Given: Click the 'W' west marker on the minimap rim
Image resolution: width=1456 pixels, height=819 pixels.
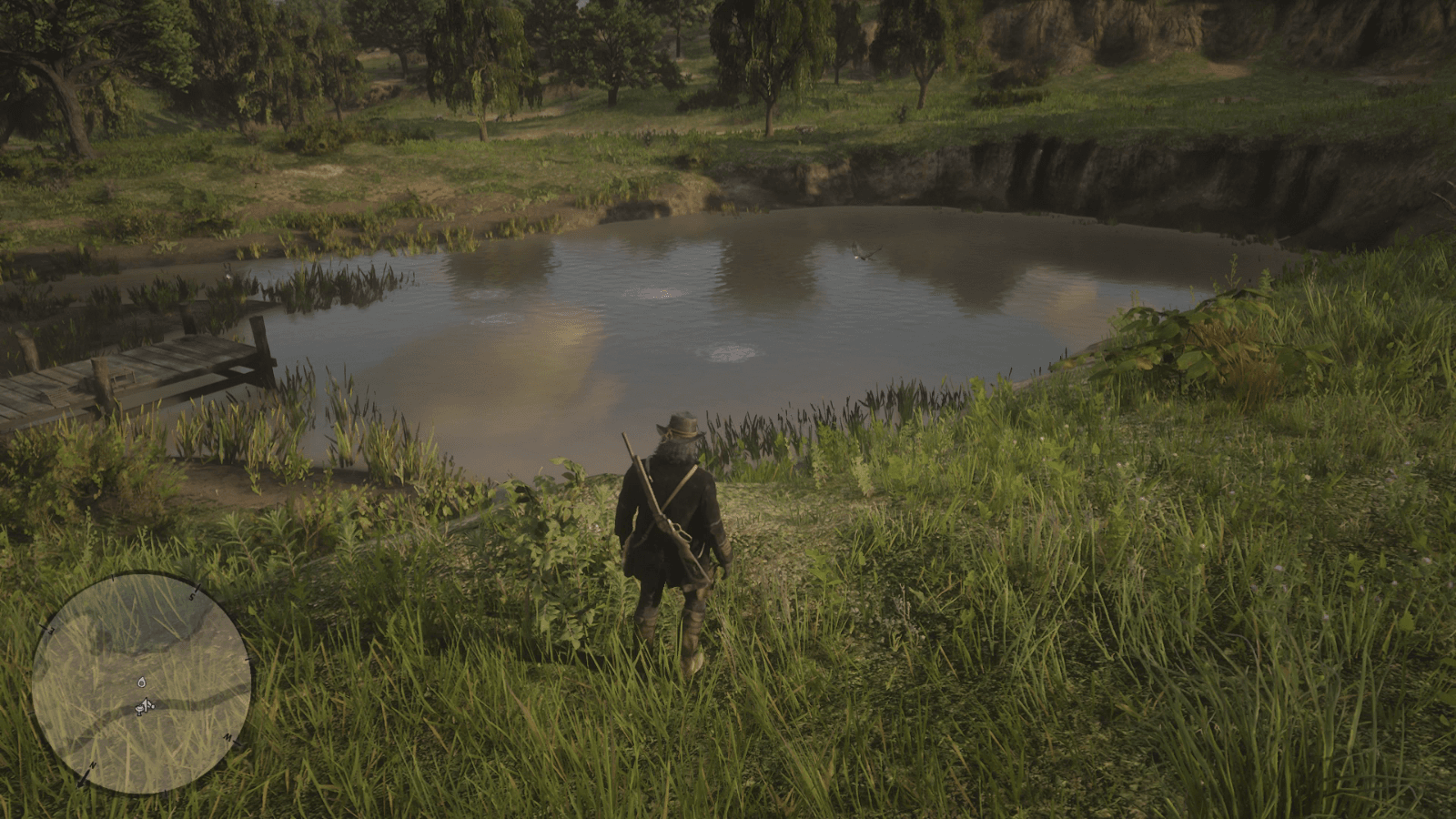Looking at the screenshot, I should coord(230,739).
